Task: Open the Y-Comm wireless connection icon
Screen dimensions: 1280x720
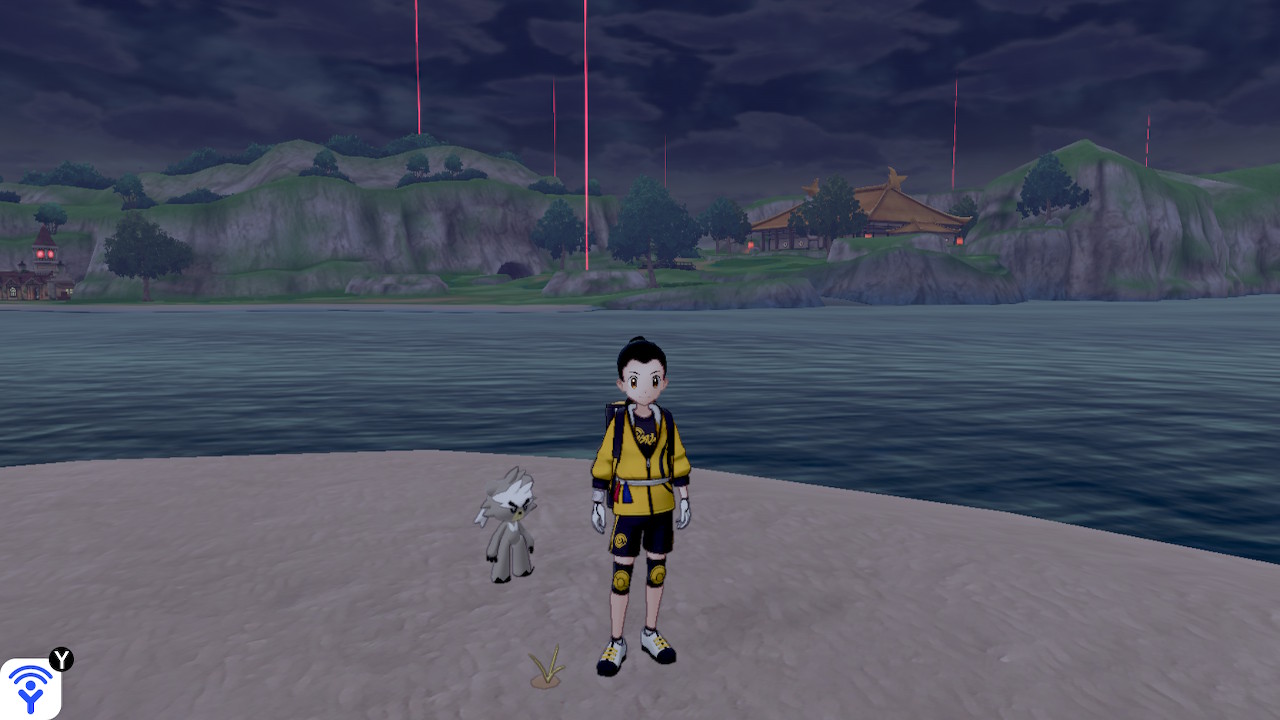Action: (30, 688)
